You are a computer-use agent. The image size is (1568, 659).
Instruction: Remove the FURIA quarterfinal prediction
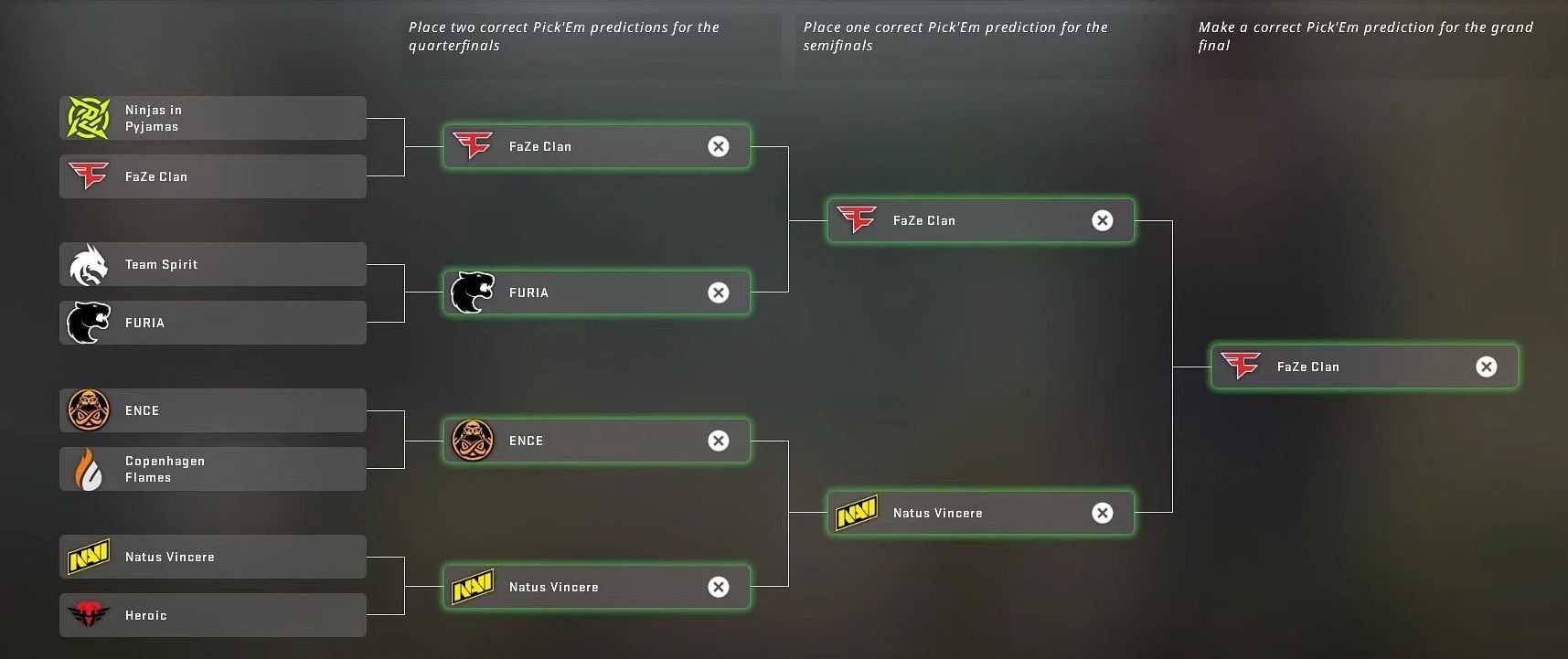tap(719, 292)
